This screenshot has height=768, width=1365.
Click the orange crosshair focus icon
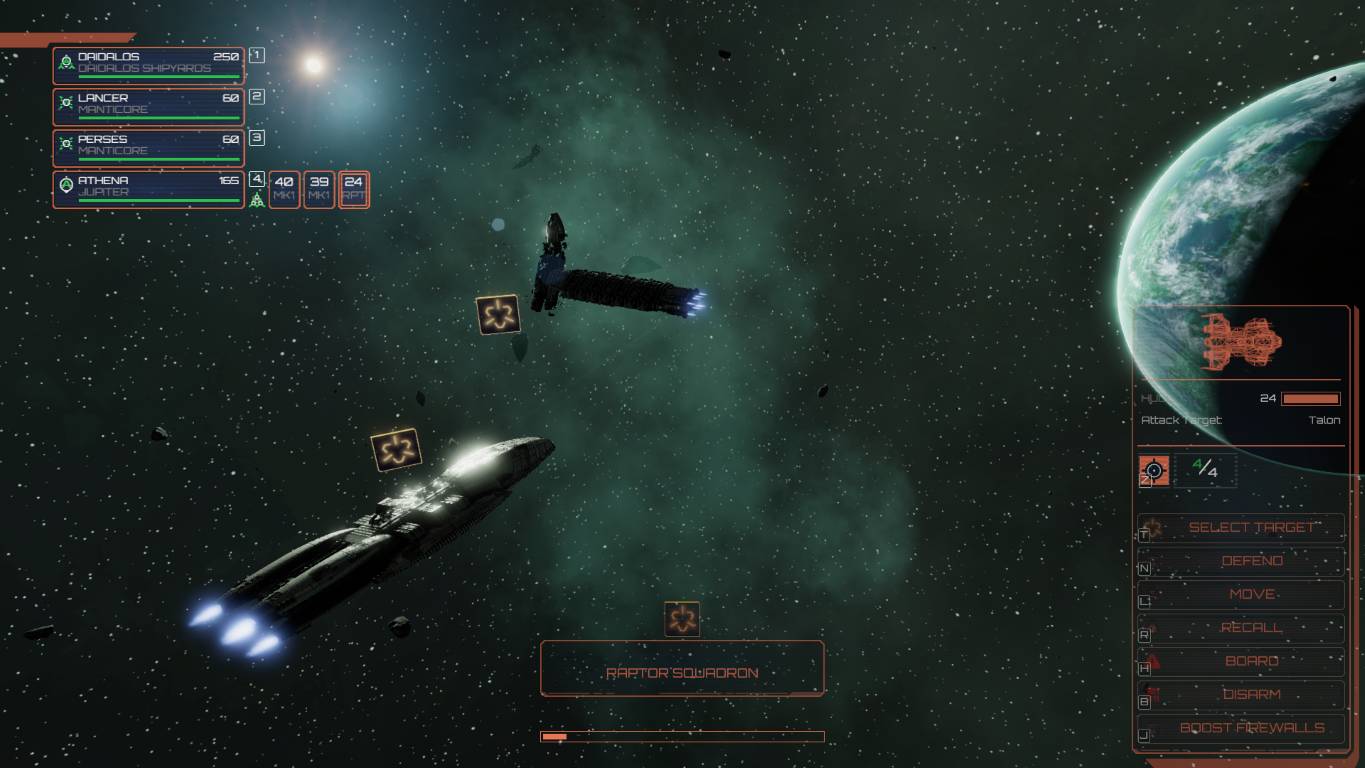[1154, 469]
